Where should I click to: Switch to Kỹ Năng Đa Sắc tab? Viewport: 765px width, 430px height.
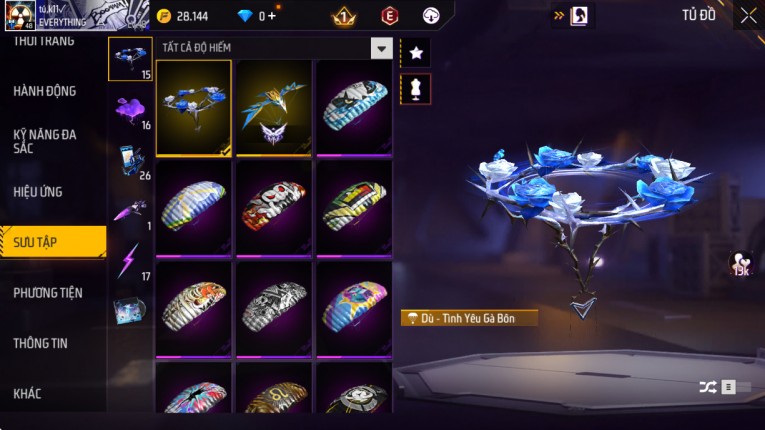(x=45, y=141)
